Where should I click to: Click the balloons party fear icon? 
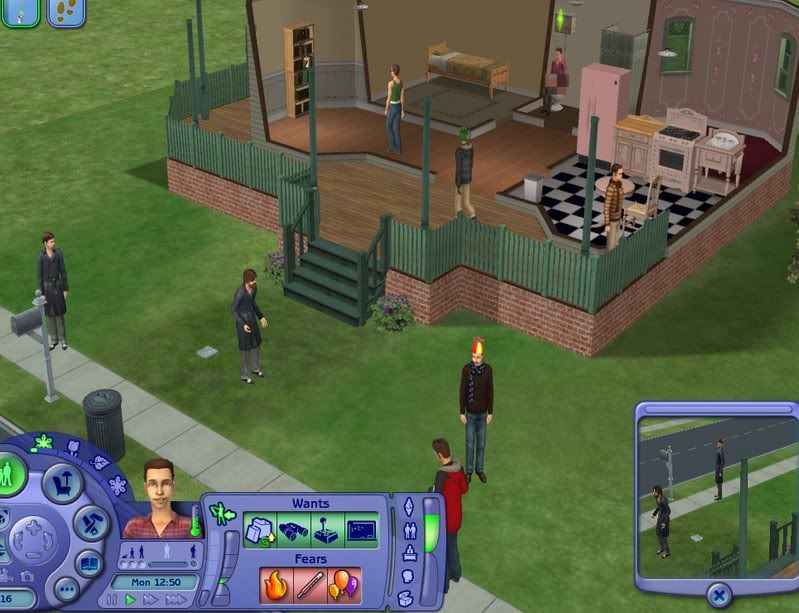[343, 585]
